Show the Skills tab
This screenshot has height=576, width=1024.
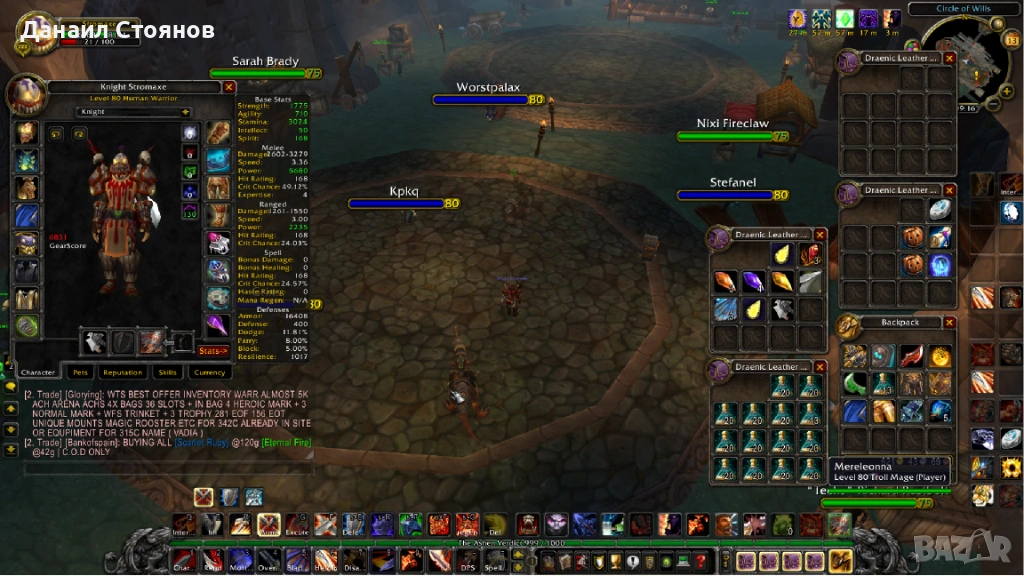point(167,372)
